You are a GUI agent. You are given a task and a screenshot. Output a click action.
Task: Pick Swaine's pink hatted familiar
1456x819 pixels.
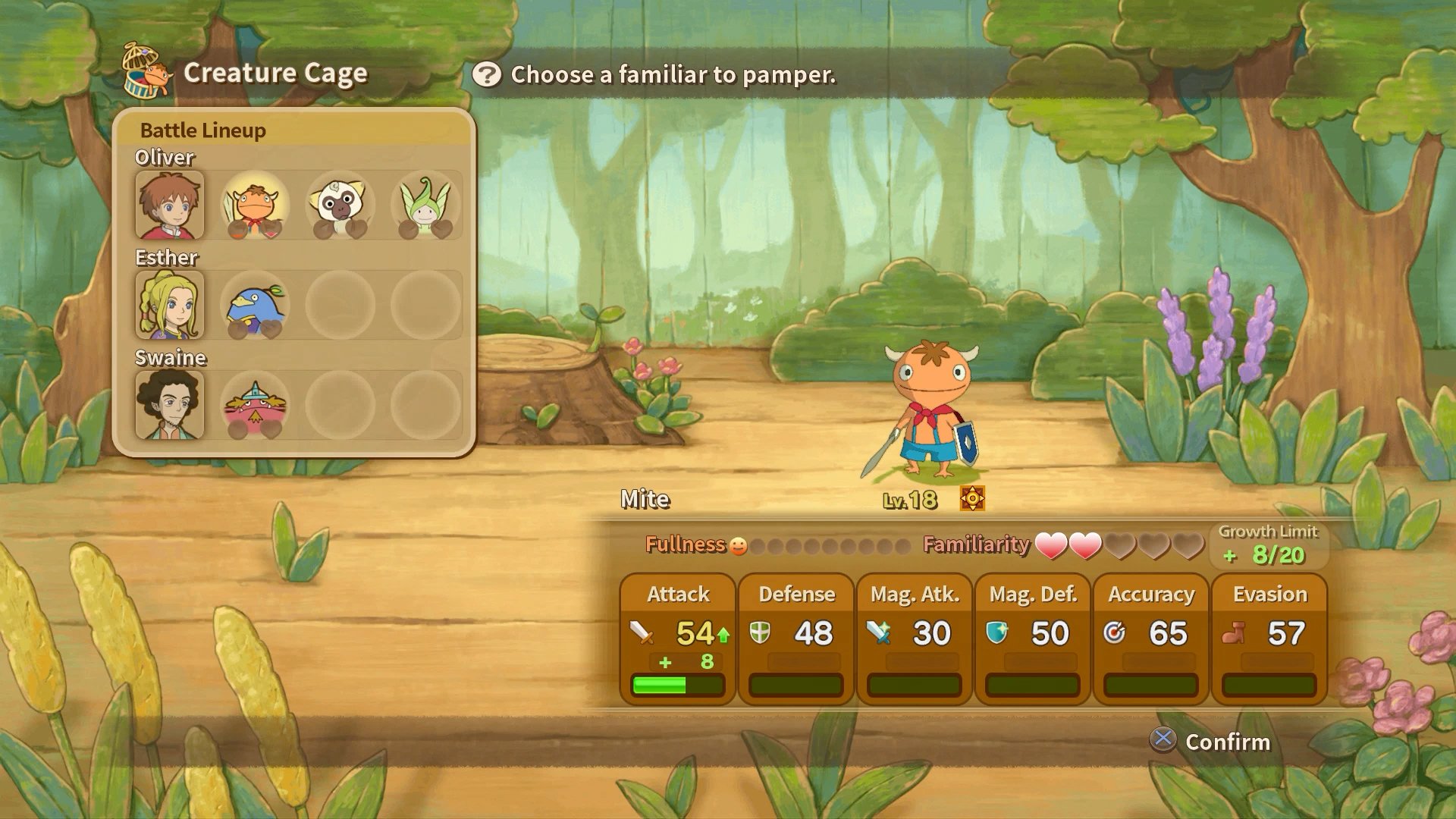255,405
